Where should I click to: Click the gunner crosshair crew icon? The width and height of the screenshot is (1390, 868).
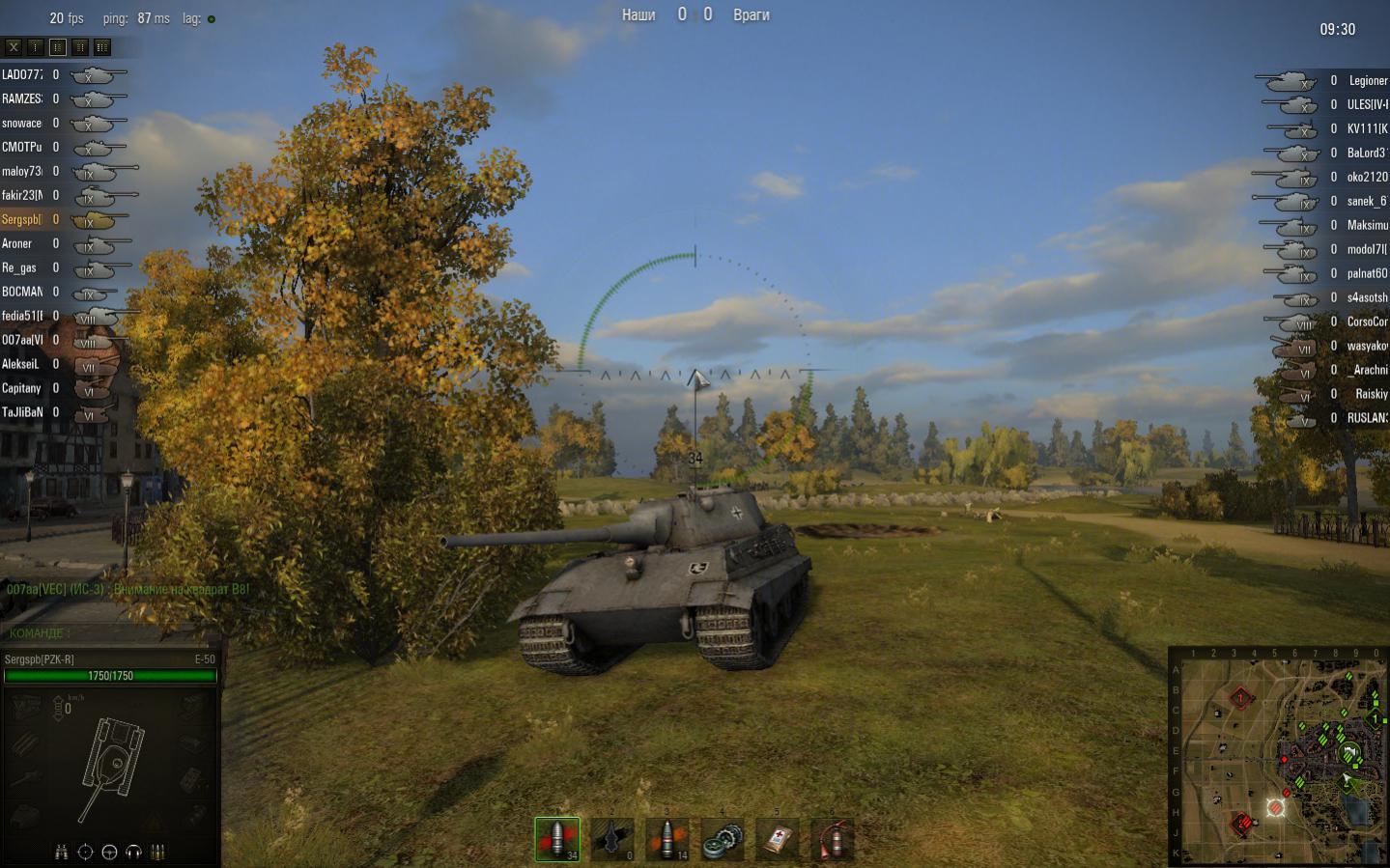pyautogui.click(x=86, y=852)
